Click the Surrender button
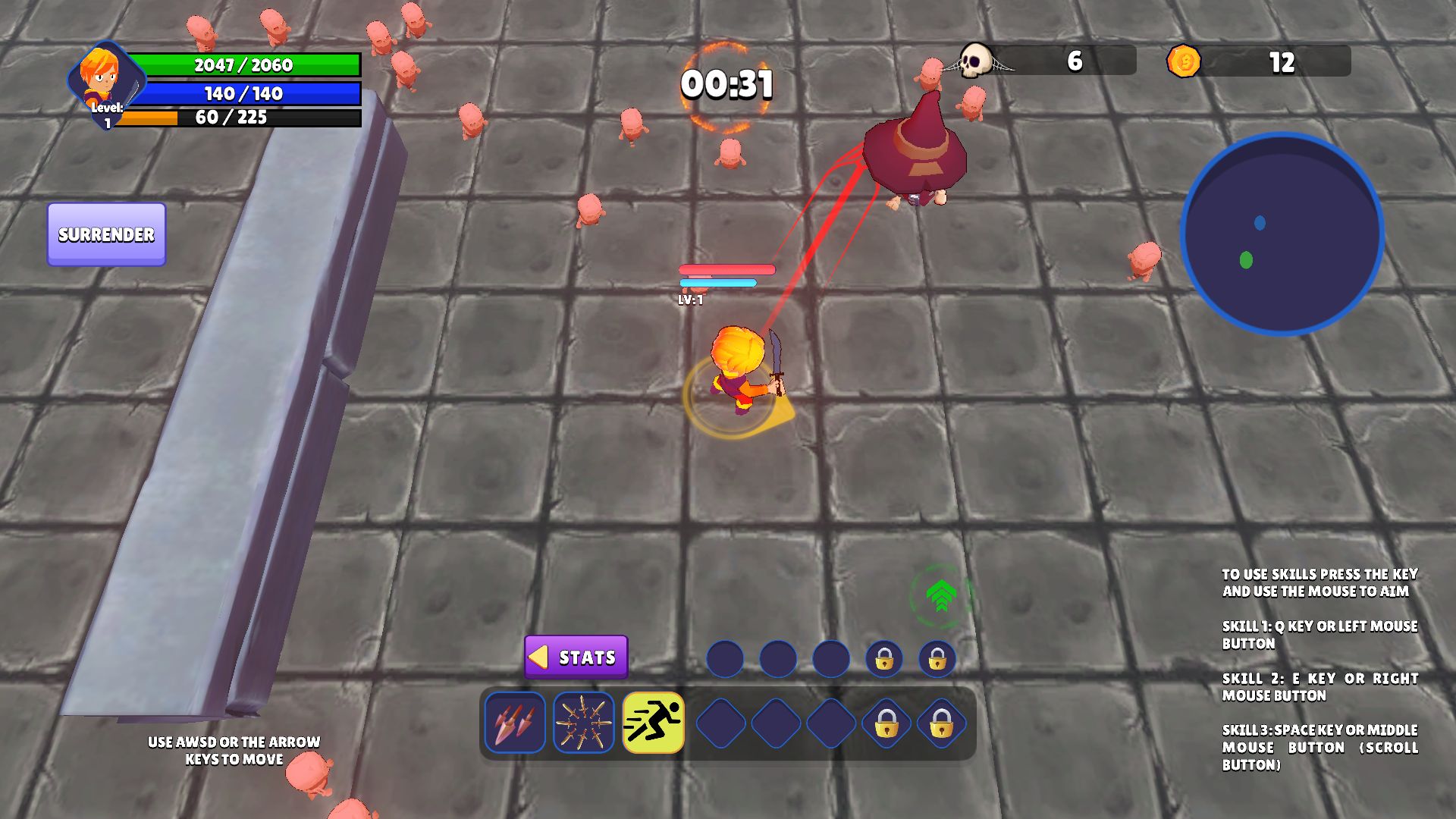This screenshot has width=1456, height=819. click(106, 234)
